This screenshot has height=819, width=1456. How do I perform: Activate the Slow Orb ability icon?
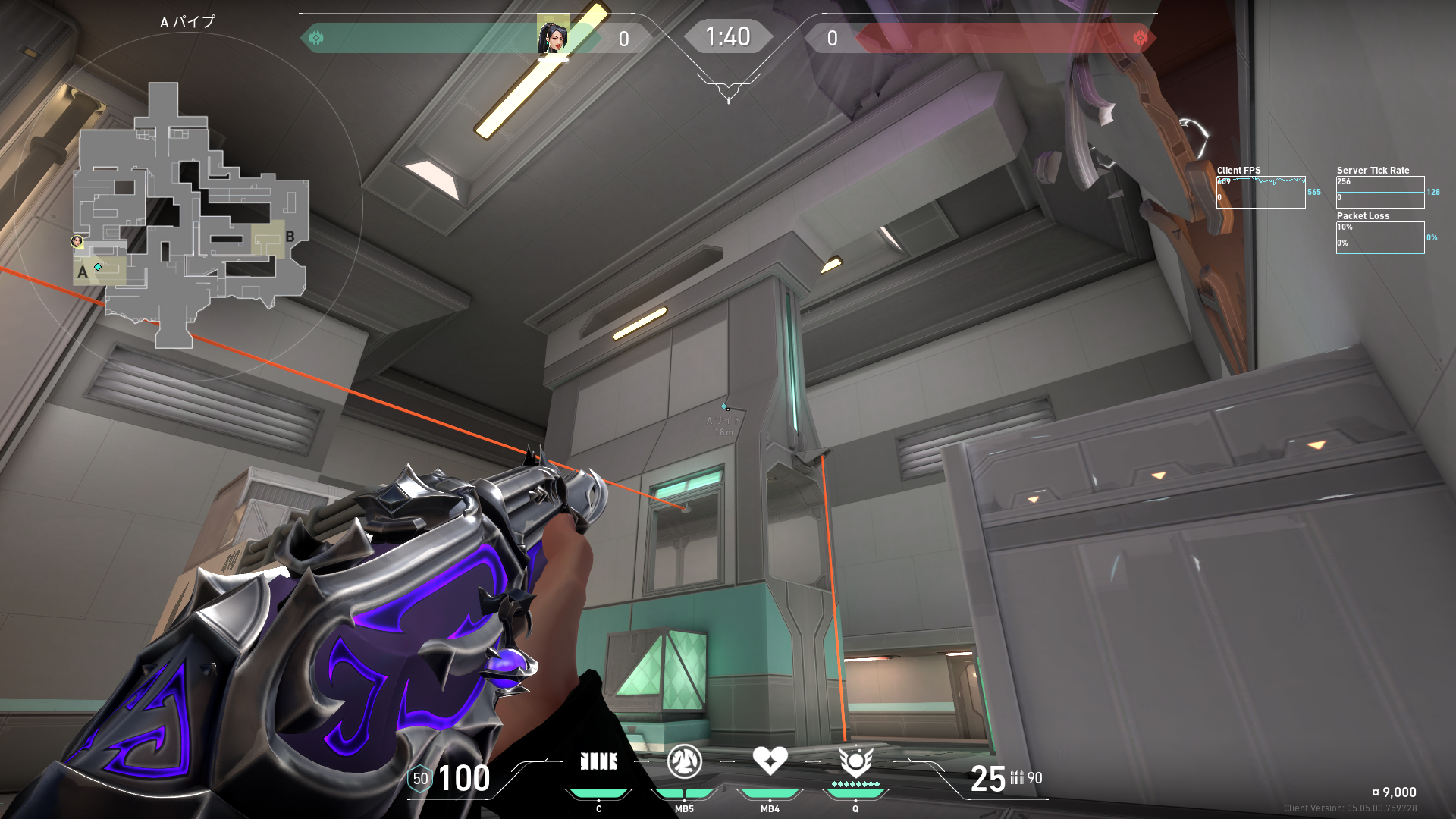point(684,761)
